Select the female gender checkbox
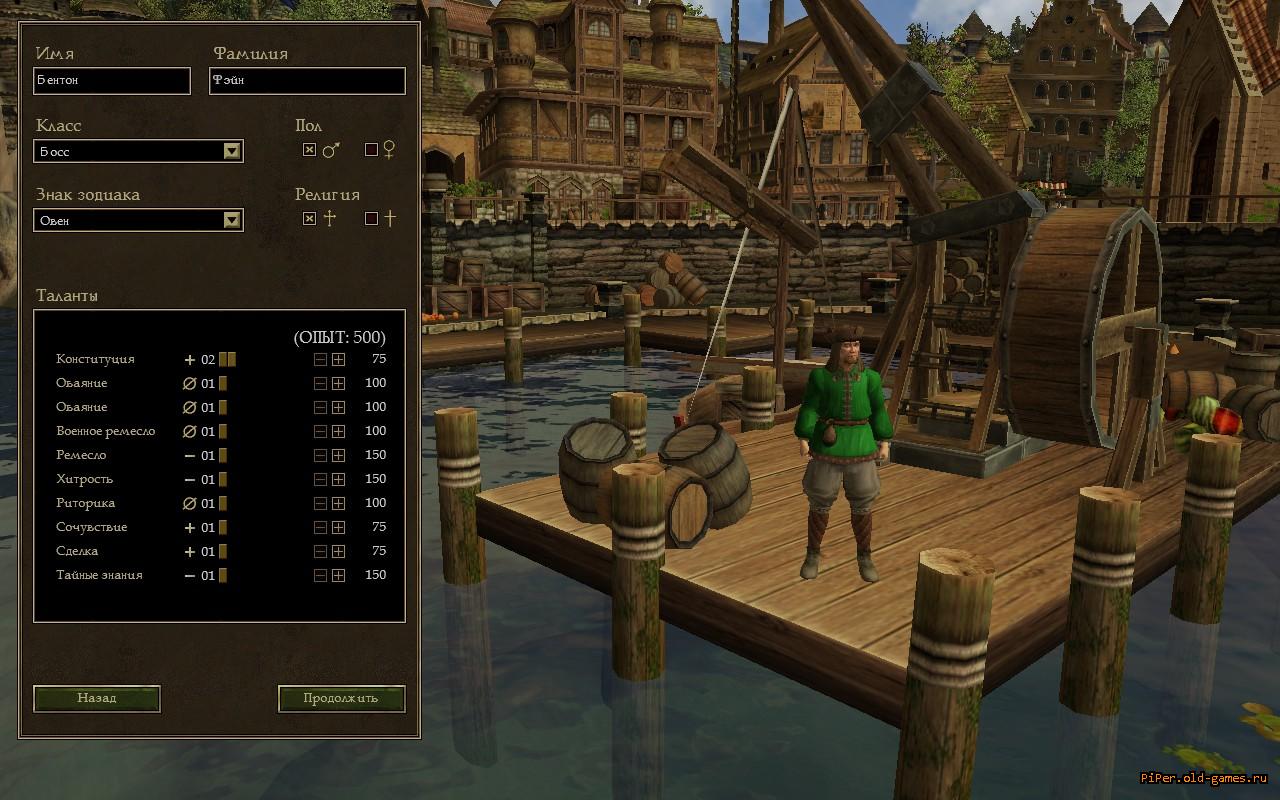Image resolution: width=1280 pixels, height=800 pixels. click(372, 150)
